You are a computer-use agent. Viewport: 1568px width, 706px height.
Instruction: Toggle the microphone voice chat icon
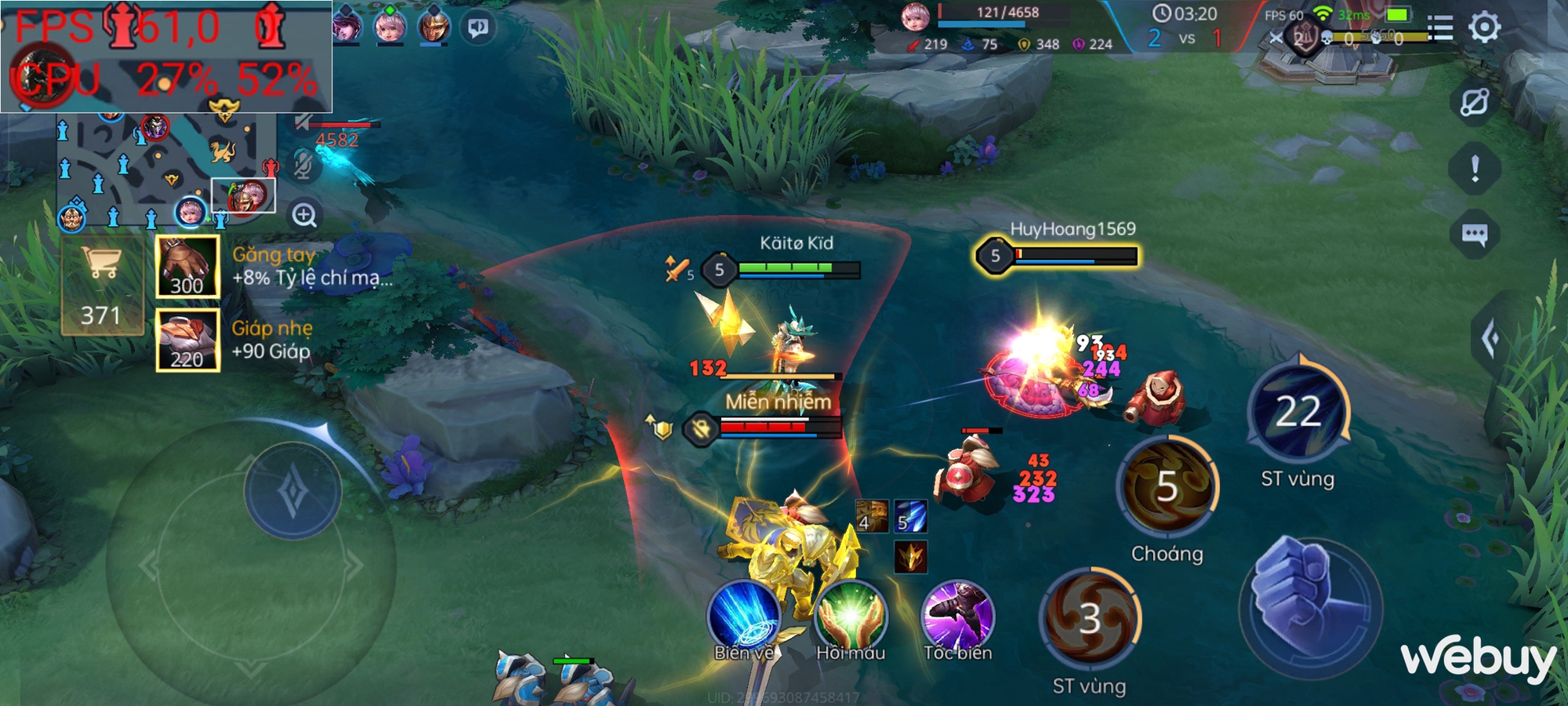303,165
